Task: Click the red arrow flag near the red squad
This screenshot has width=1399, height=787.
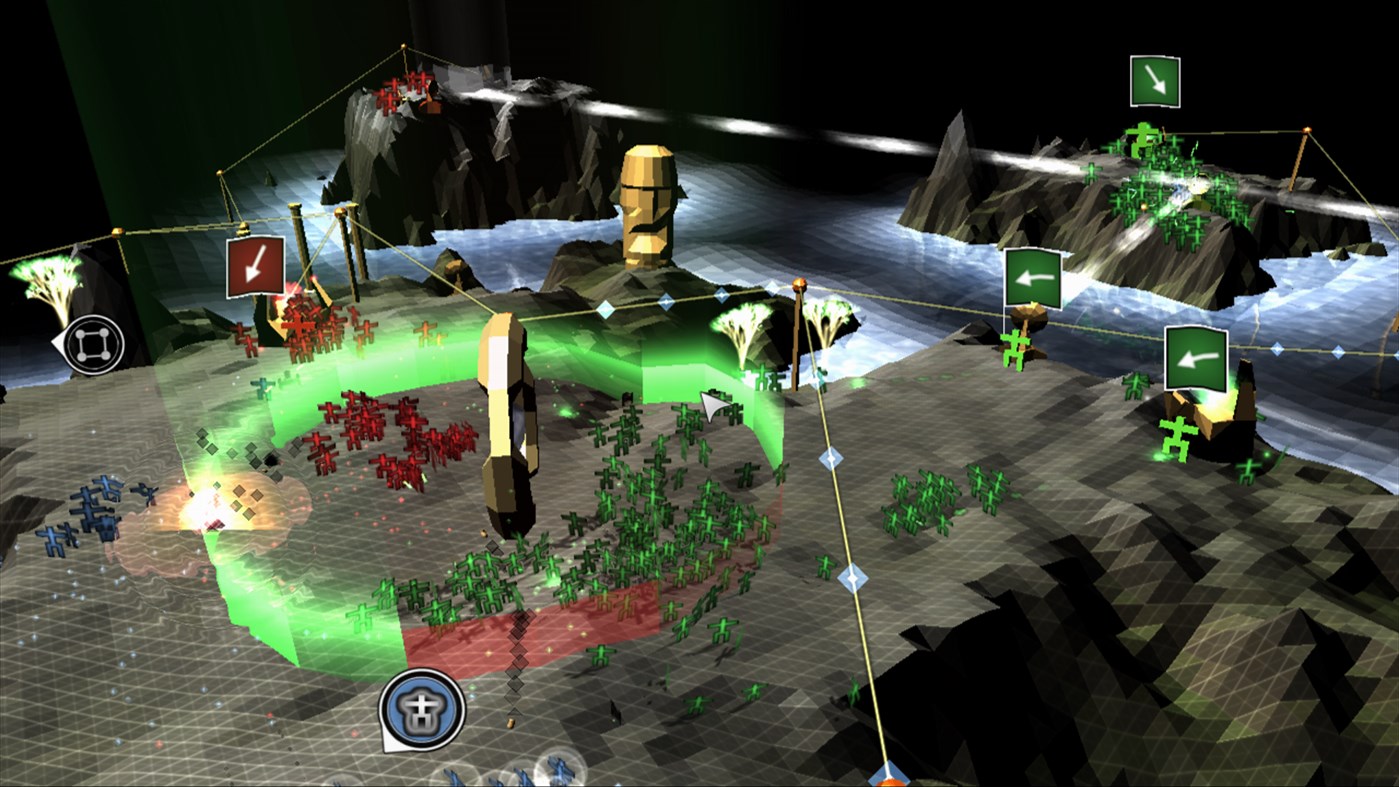Action: click(255, 267)
